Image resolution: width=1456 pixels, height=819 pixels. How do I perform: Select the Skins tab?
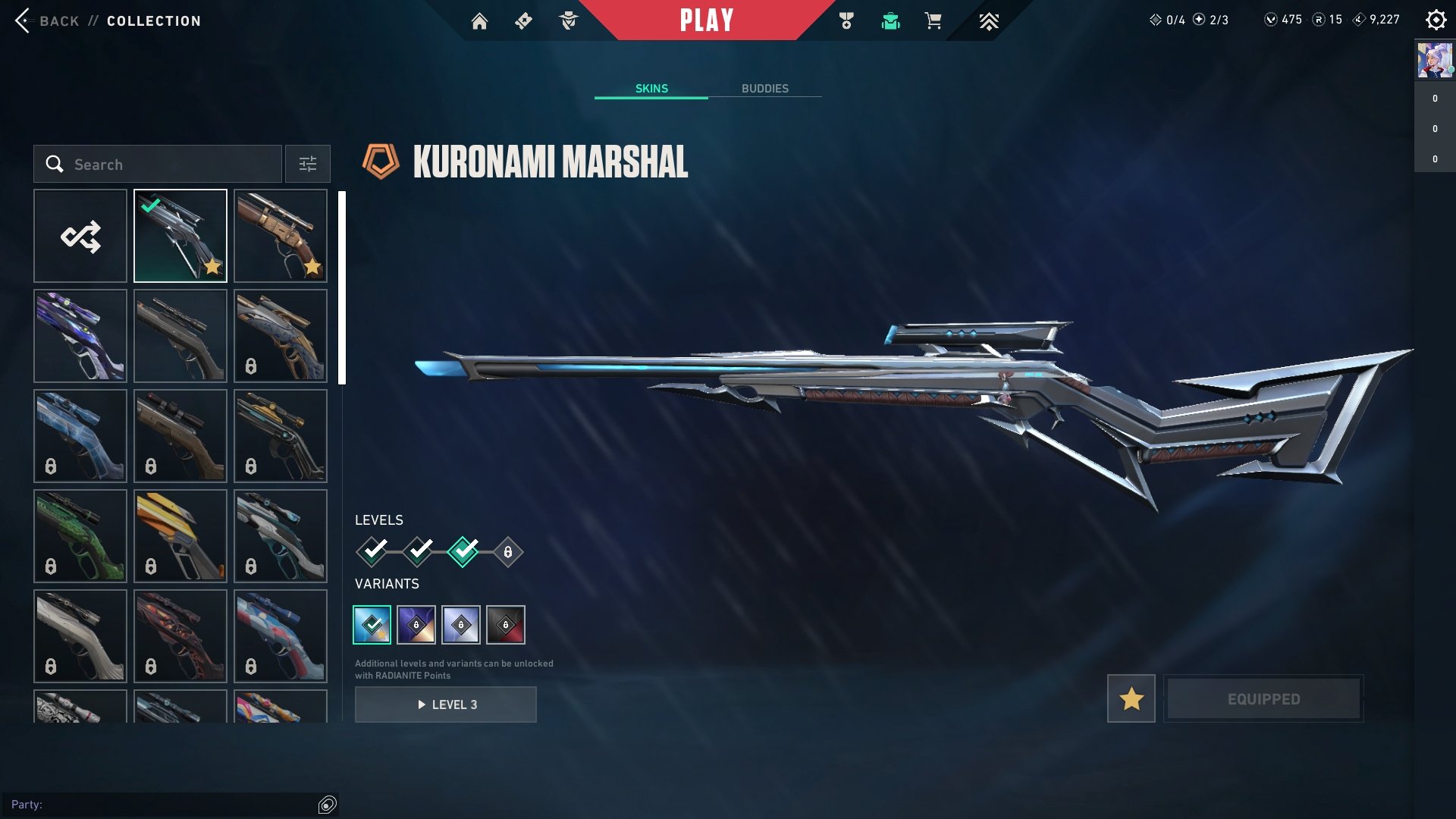coord(651,89)
